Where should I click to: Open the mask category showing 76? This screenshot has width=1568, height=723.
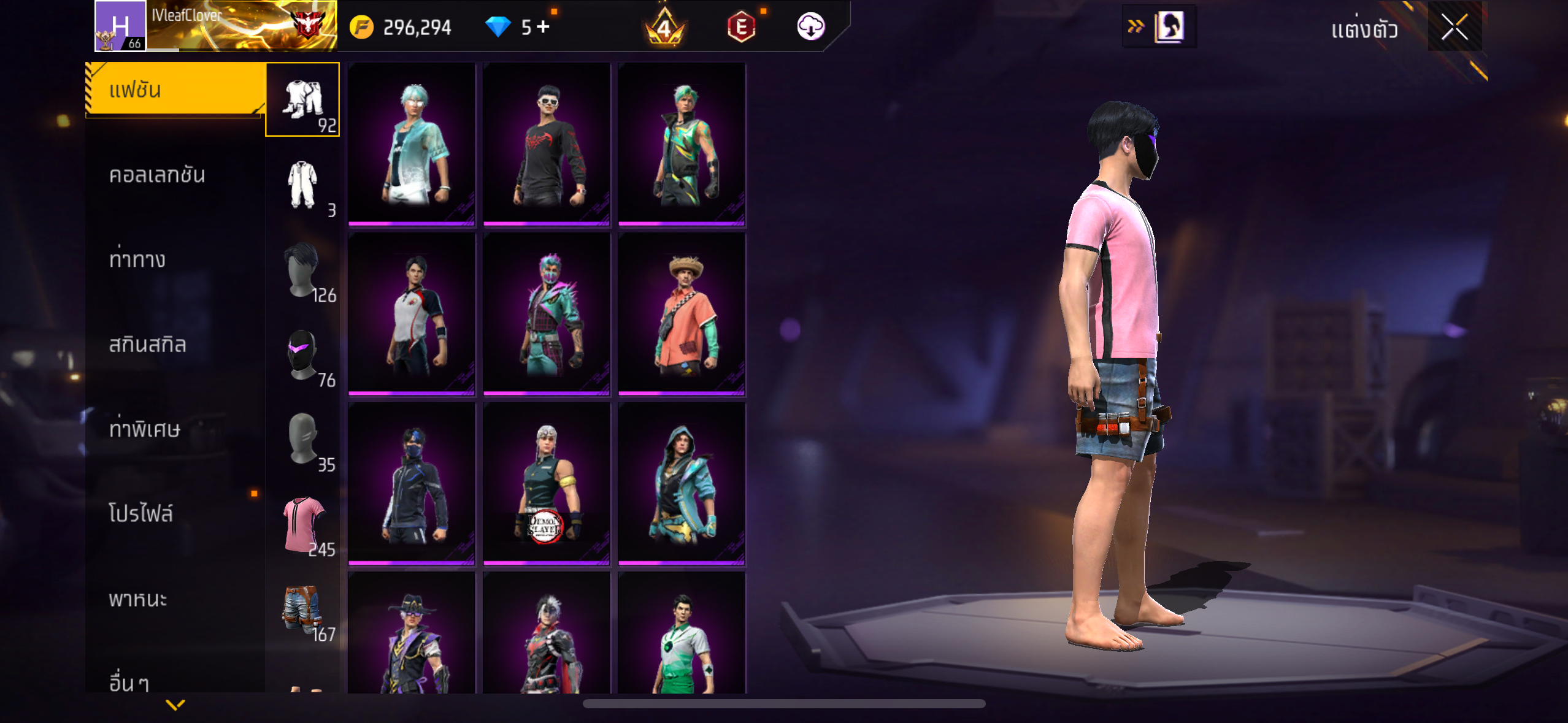click(x=302, y=354)
